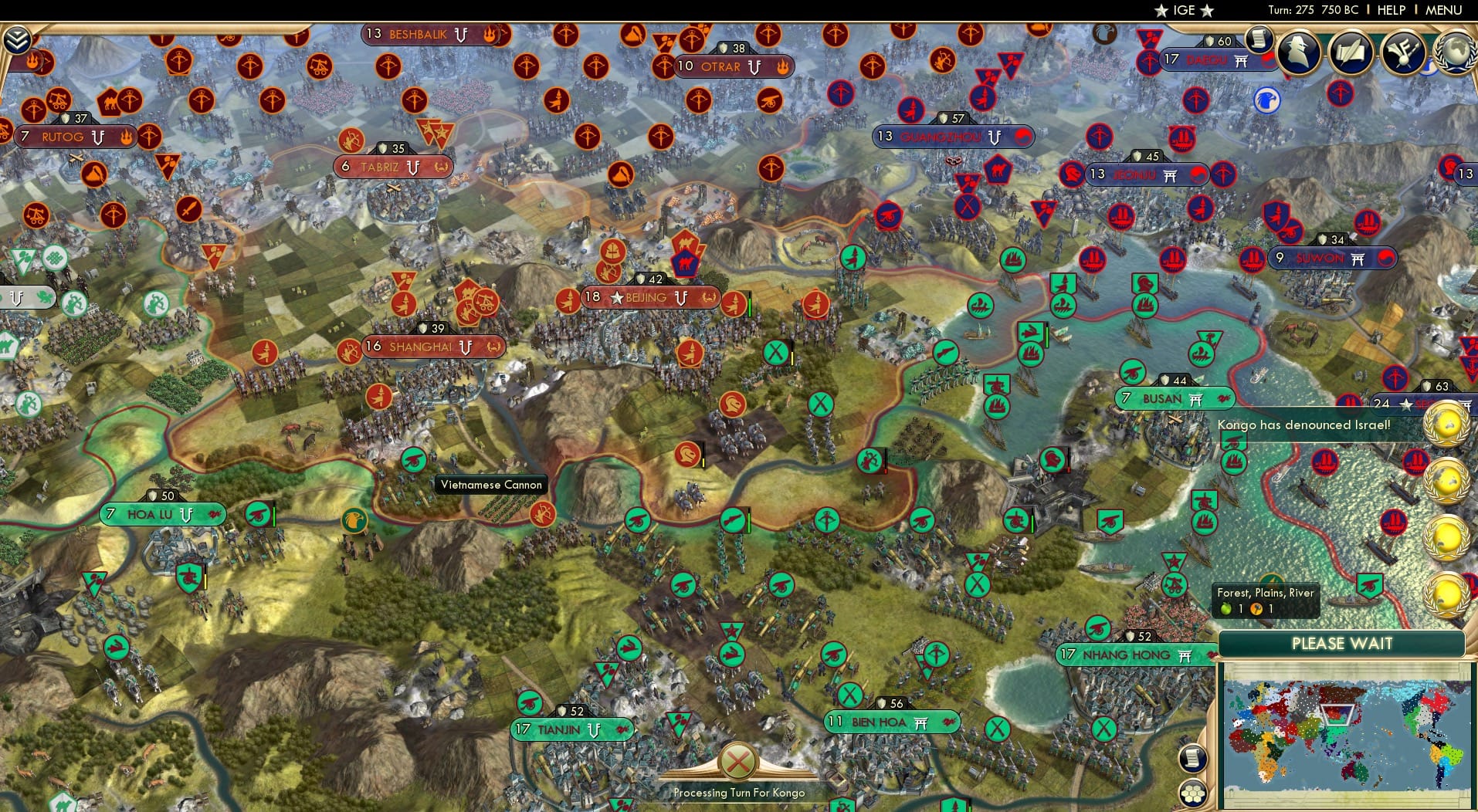Click the scroll icon beside the minimap
Screen dimensions: 1478x812
1192,758
